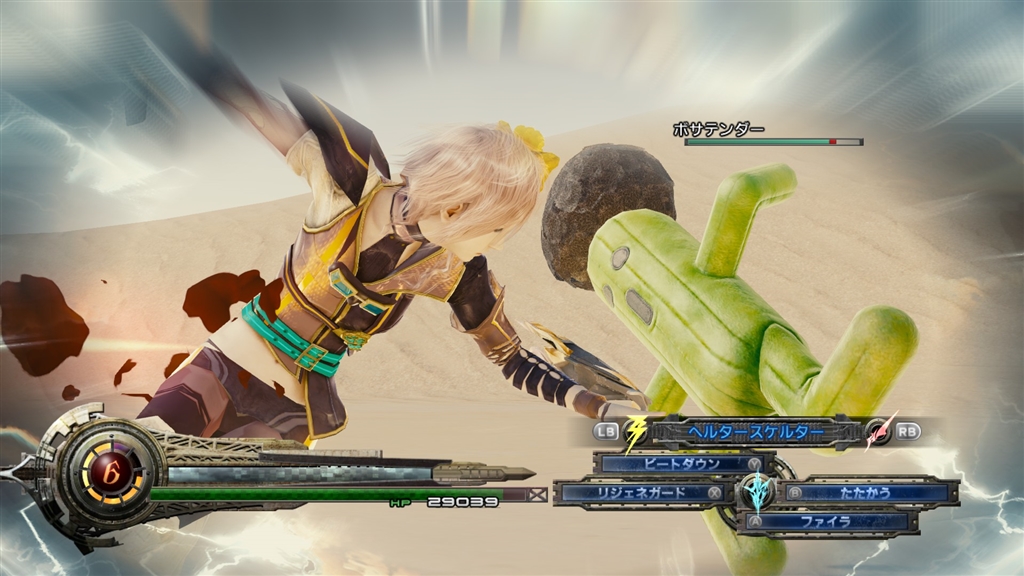The width and height of the screenshot is (1024, 576).
Task: Switch to the pink schema icon
Action: pyautogui.click(x=879, y=432)
